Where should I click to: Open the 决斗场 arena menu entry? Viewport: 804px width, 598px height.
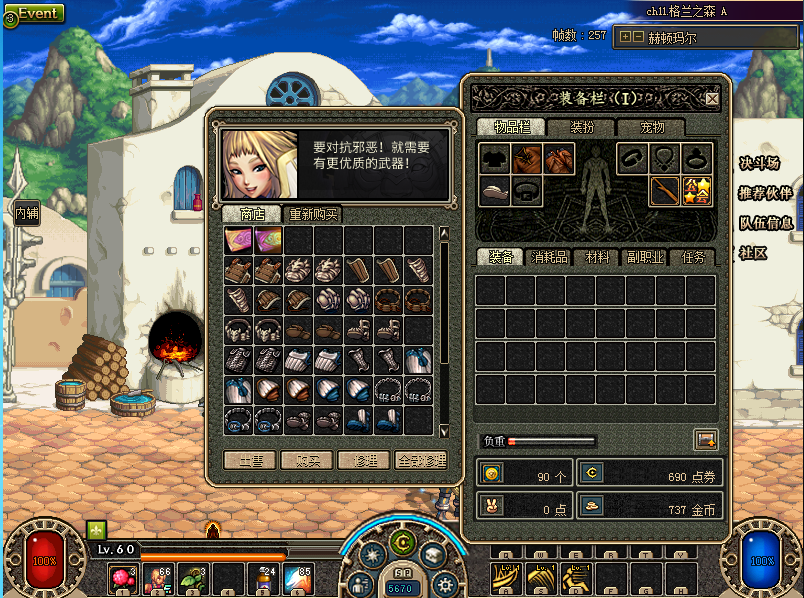[759, 163]
